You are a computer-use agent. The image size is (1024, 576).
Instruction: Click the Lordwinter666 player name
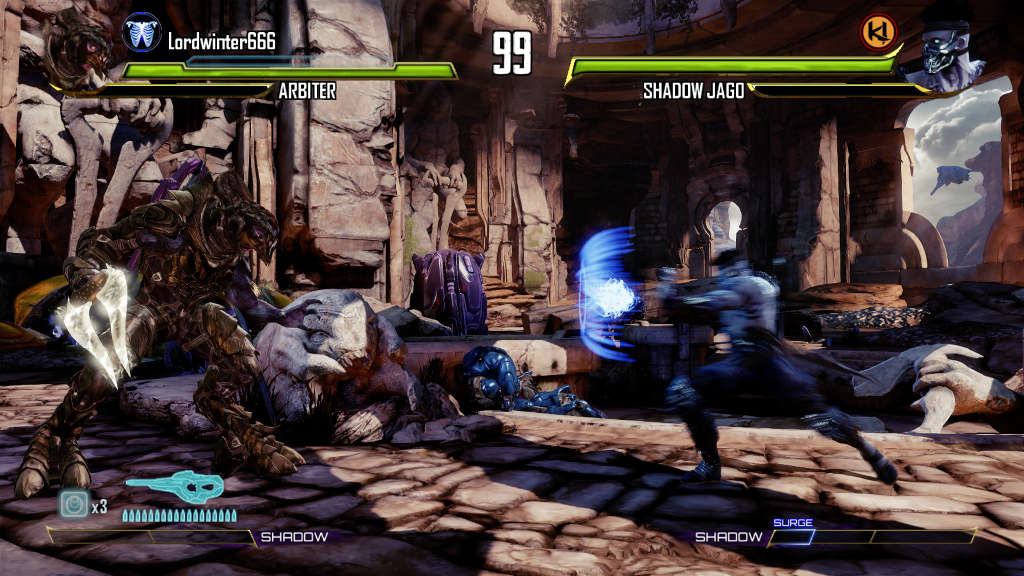click(221, 41)
